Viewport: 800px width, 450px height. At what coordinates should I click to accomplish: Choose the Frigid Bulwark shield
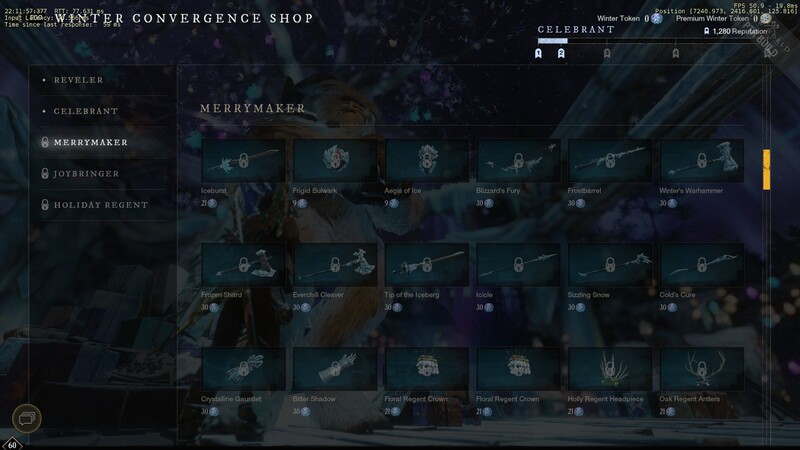pyautogui.click(x=336, y=160)
